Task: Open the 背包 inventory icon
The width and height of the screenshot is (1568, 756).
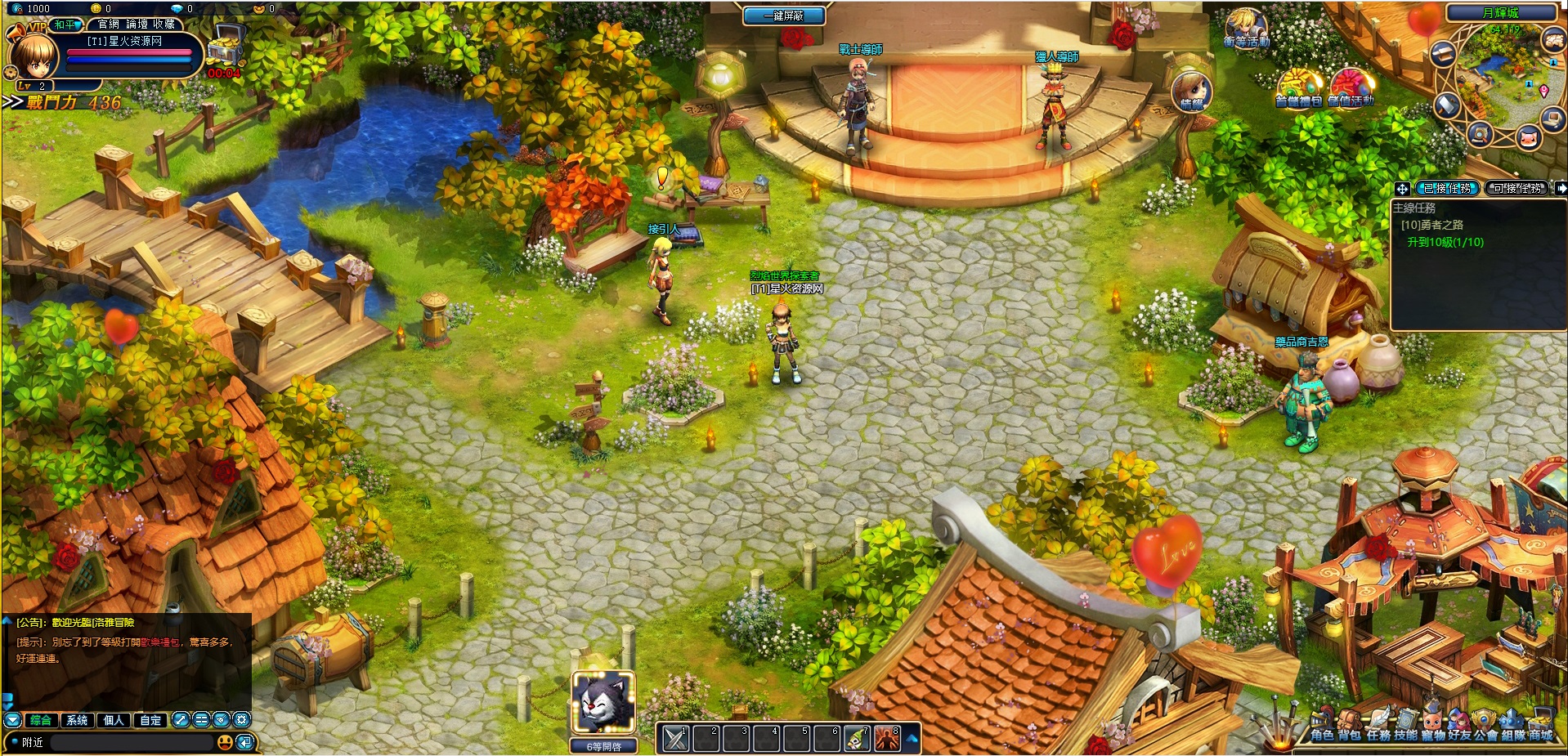Action: [x=1348, y=719]
